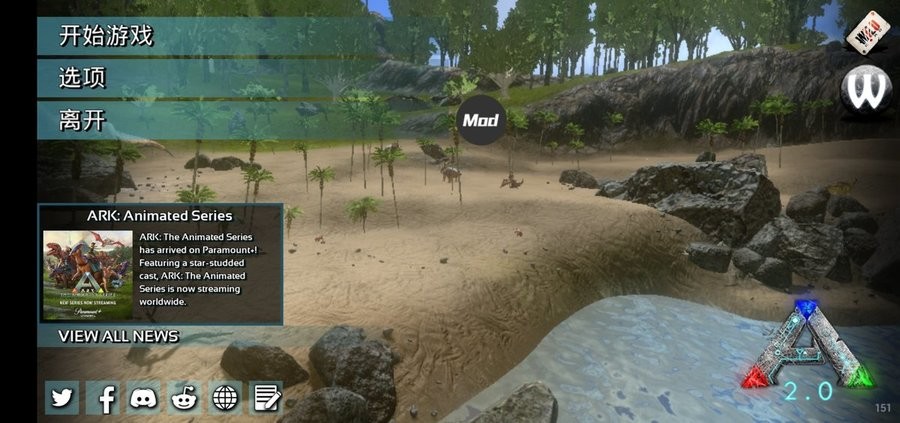Image resolution: width=900 pixels, height=423 pixels.
Task: Open the notes document icon
Action: [x=266, y=398]
